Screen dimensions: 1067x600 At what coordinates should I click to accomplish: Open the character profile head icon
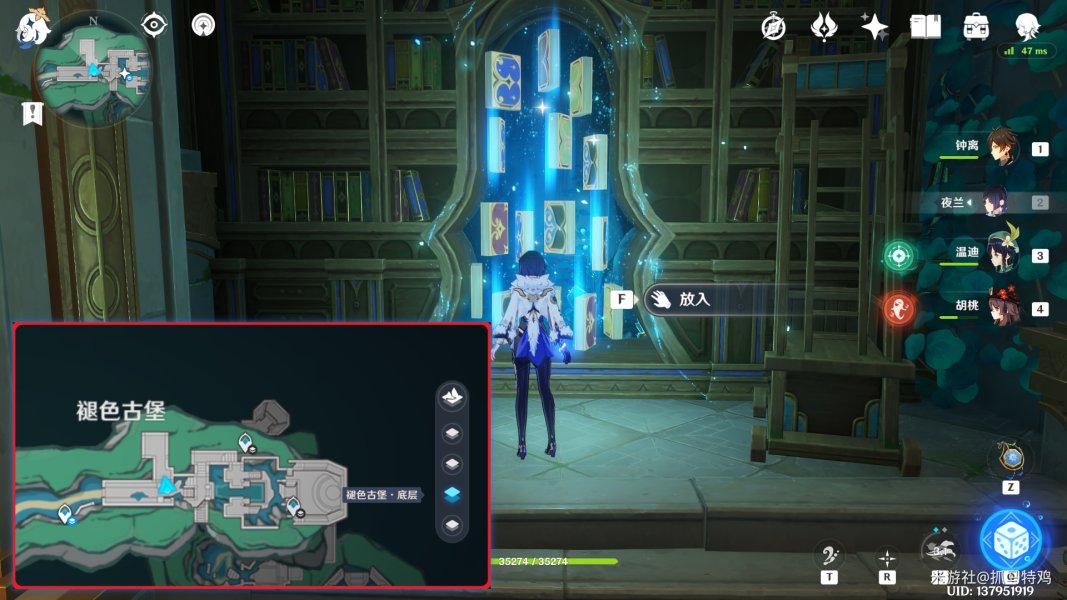[1027, 27]
